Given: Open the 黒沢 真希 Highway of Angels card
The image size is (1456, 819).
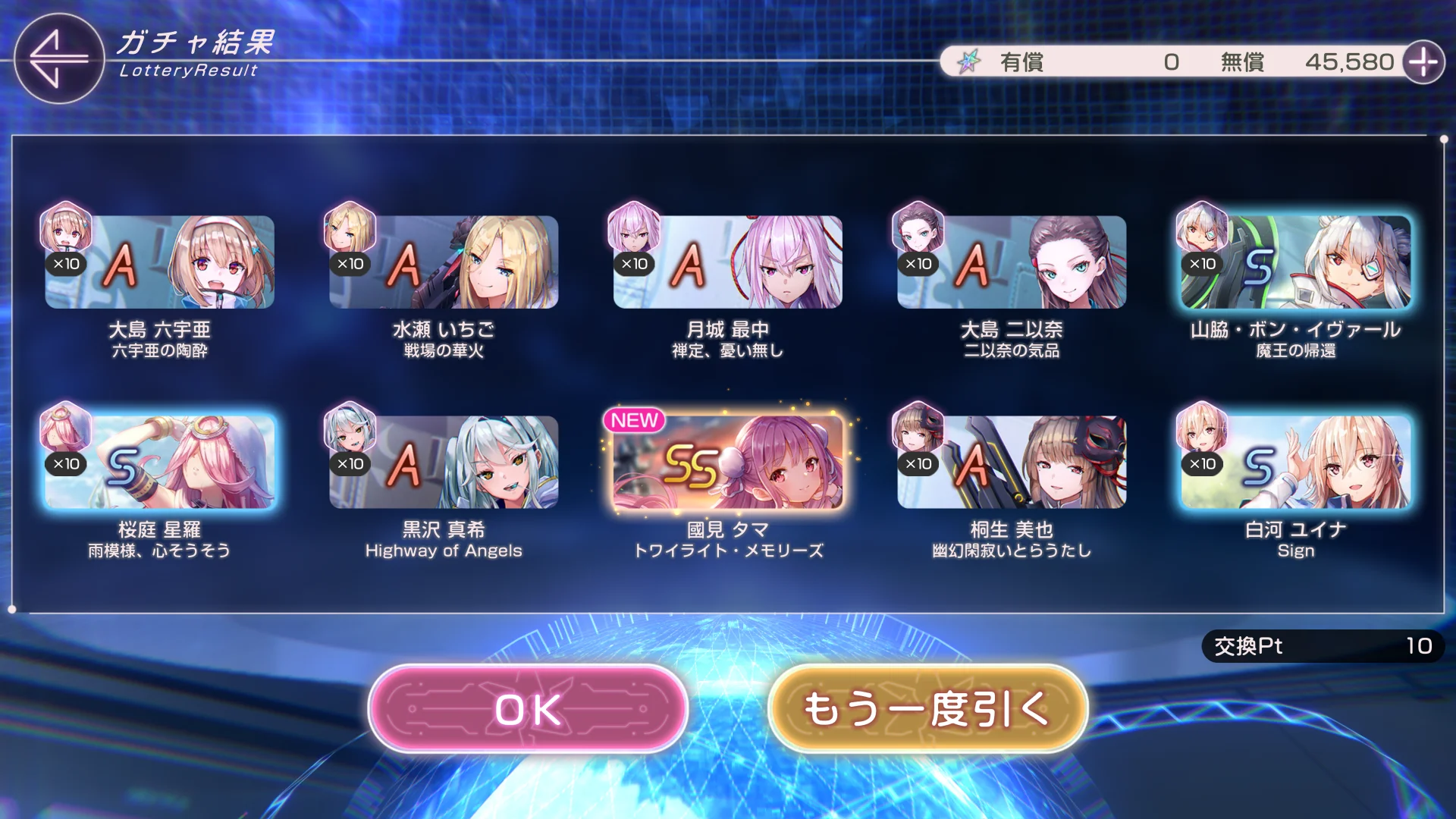Looking at the screenshot, I should pyautogui.click(x=444, y=462).
